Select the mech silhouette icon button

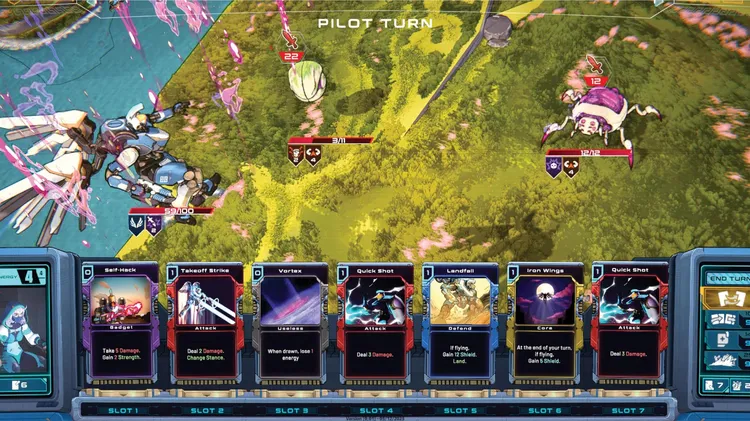coord(722,360)
